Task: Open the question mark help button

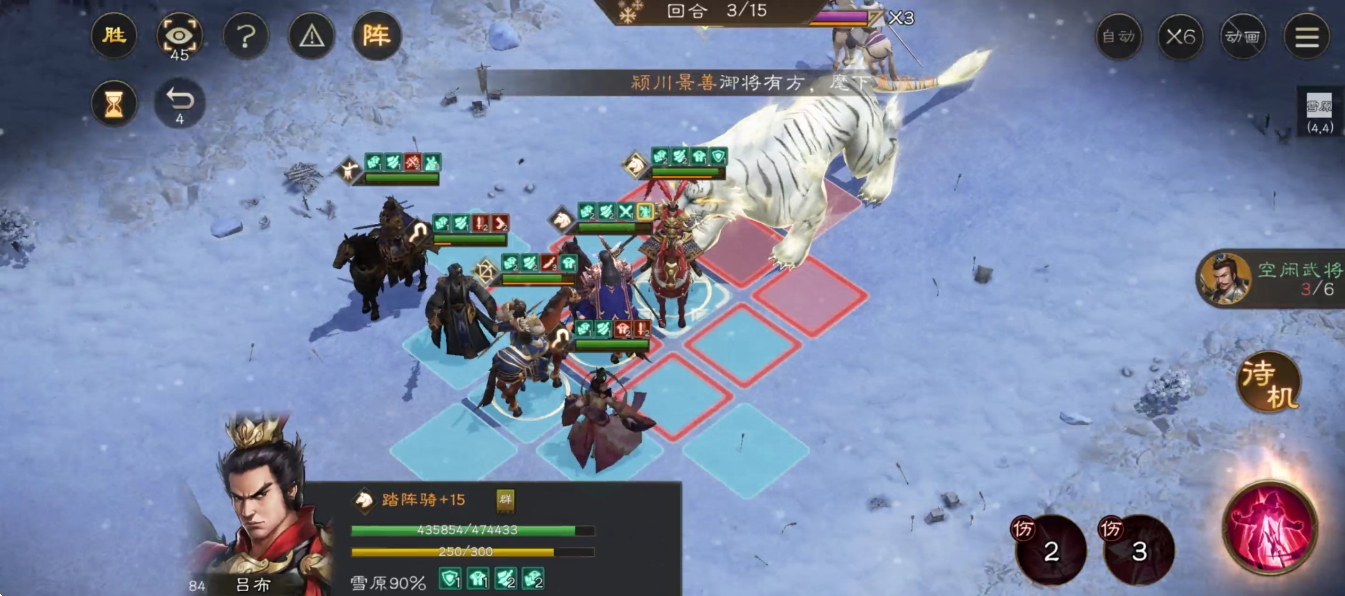Action: coord(246,37)
